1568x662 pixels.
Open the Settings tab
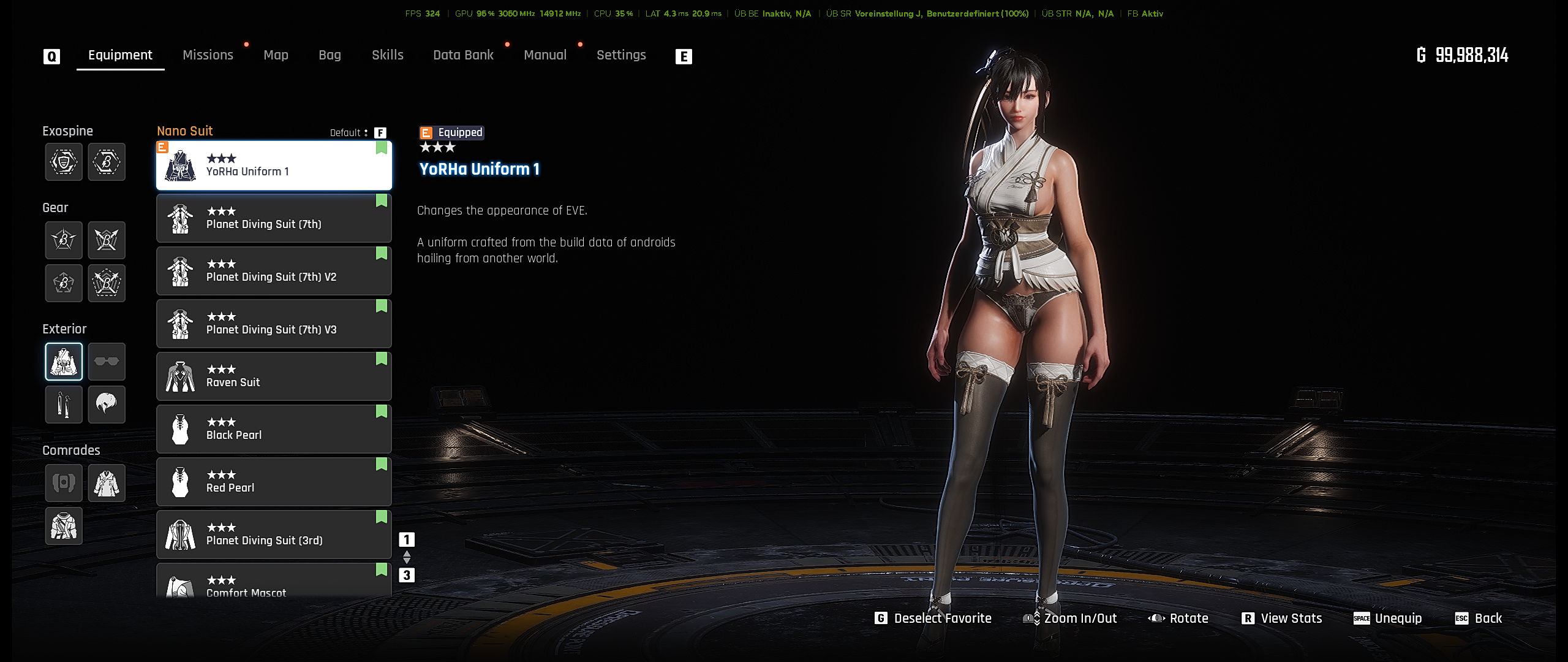(621, 55)
